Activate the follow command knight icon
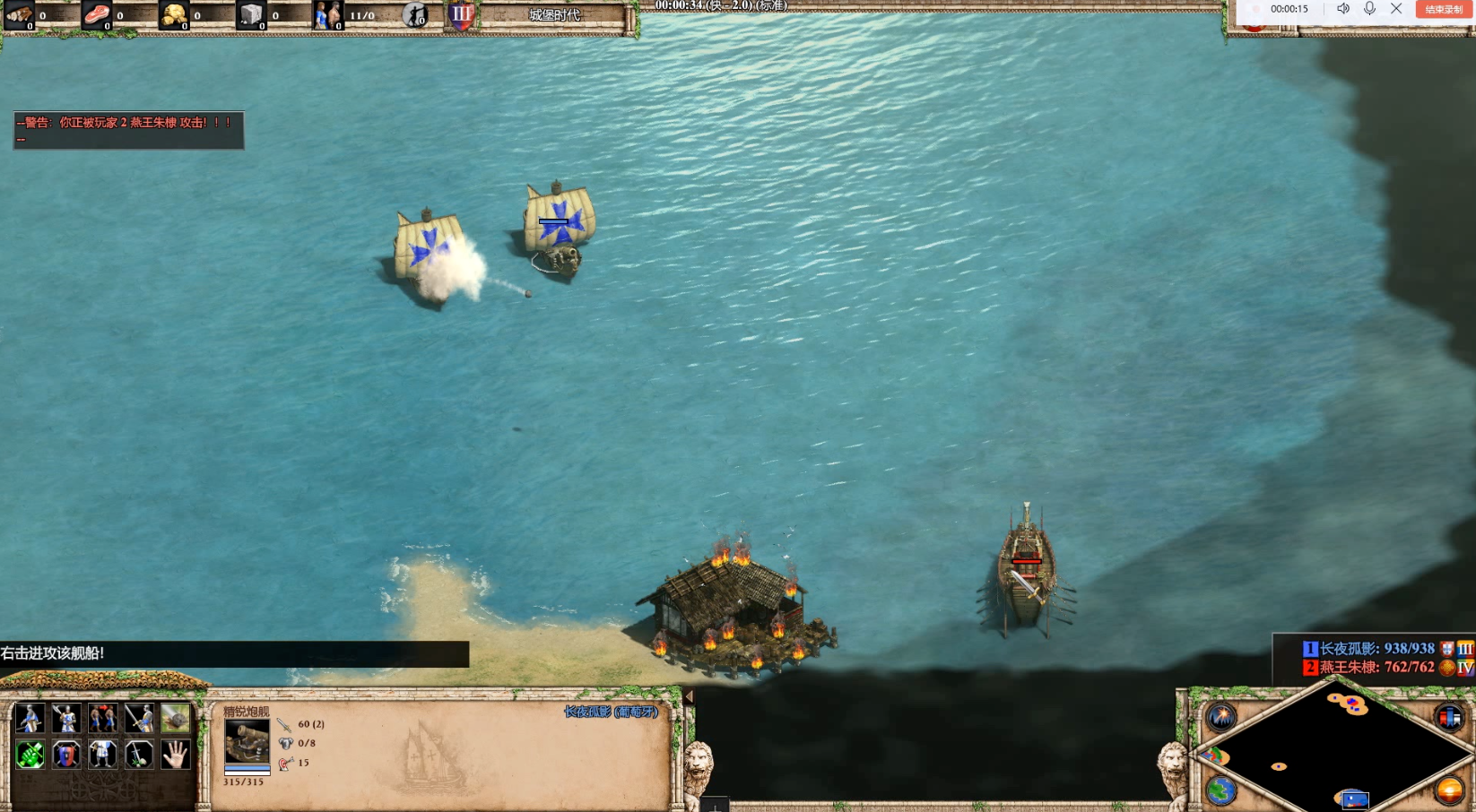Screen dimensions: 1476x812 point(102,755)
